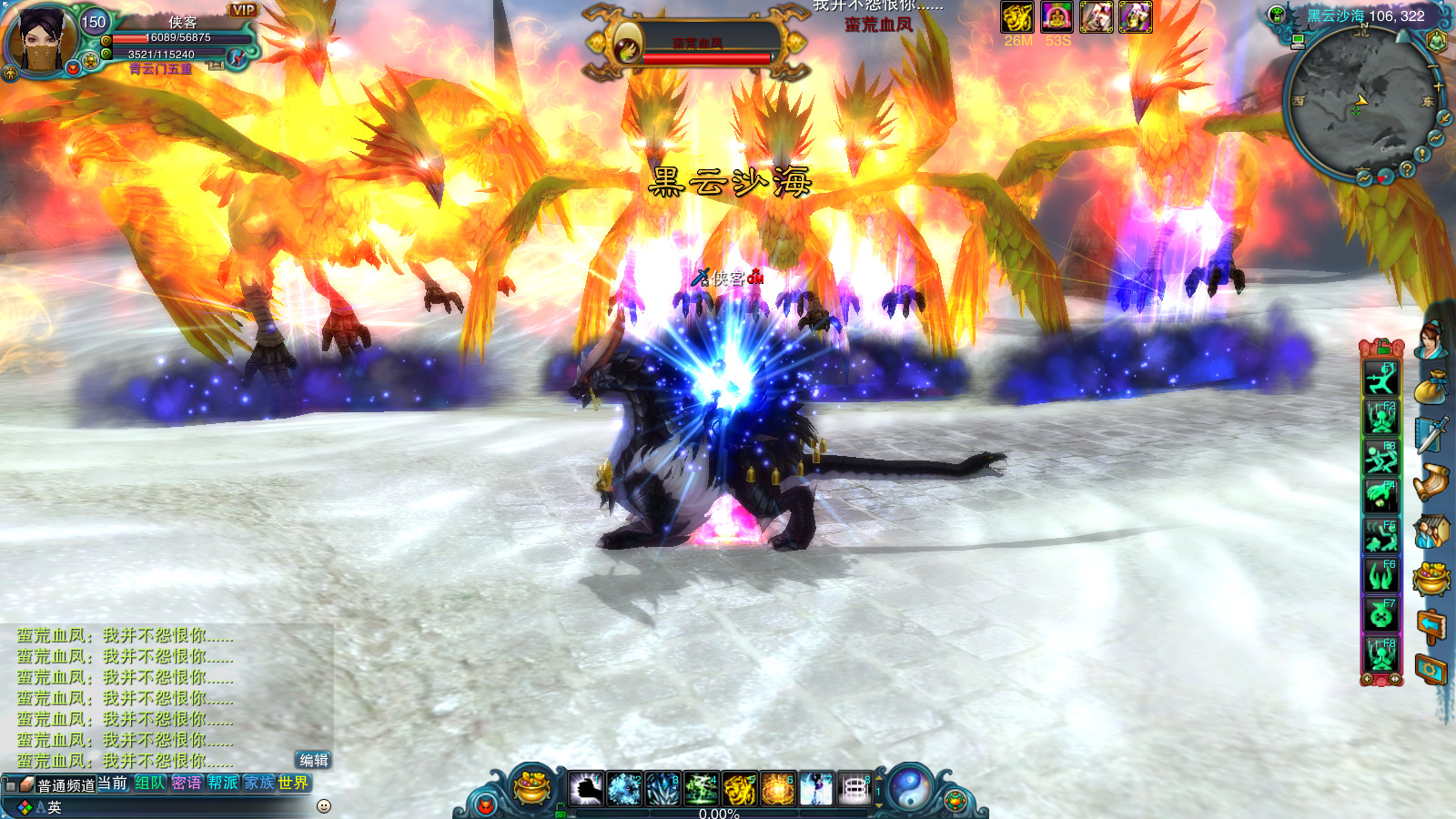Viewport: 1456px width, 819px height.
Task: Open the quest scroll icon
Action: [1431, 482]
